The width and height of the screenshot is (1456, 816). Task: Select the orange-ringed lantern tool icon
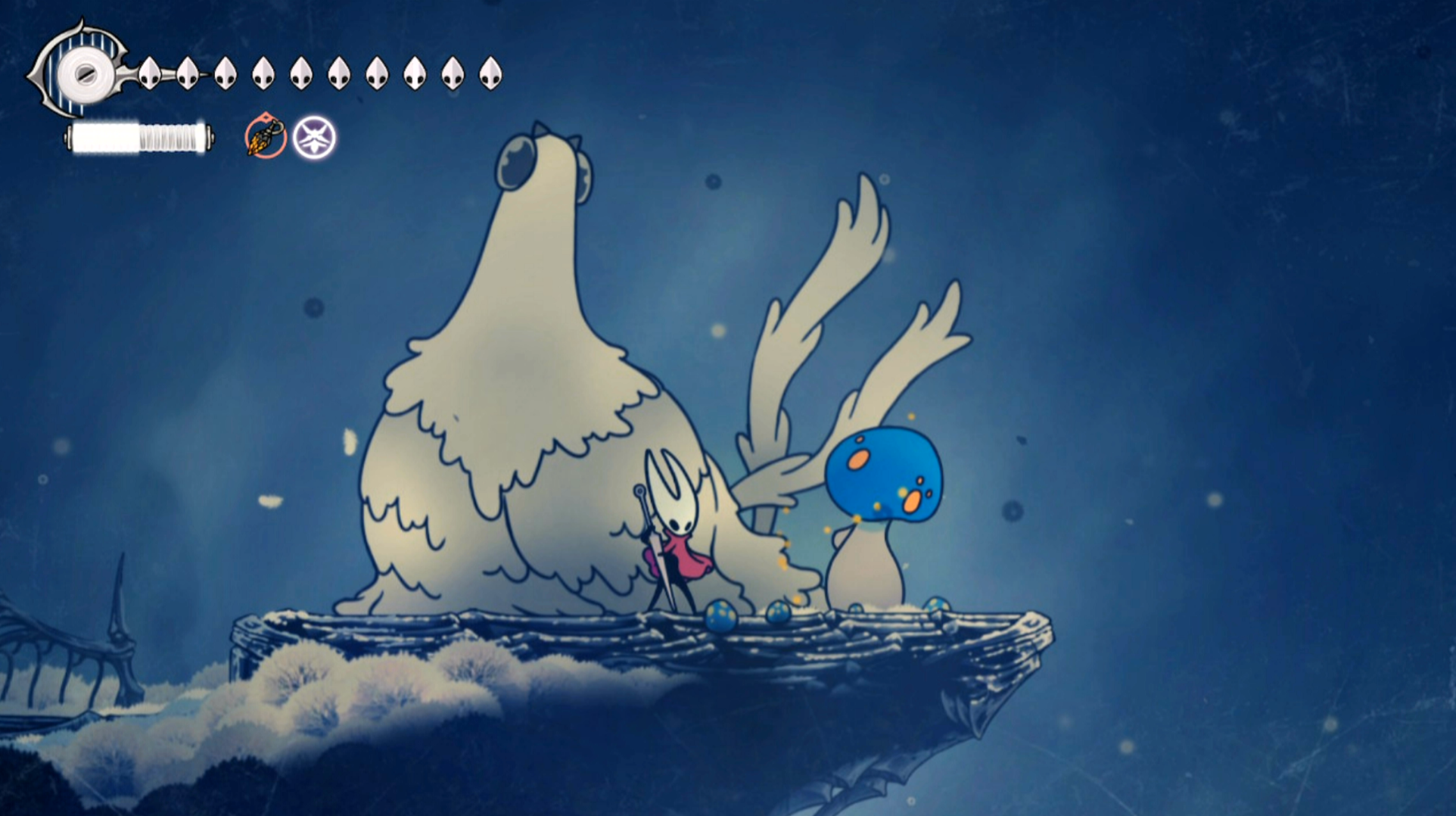point(266,137)
